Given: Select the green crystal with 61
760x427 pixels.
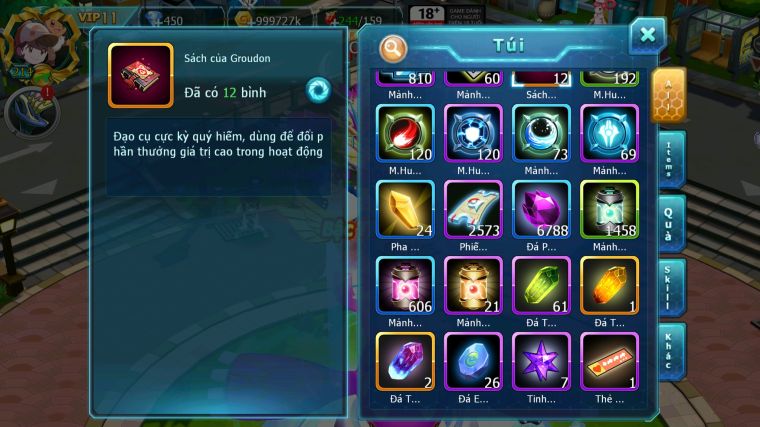Looking at the screenshot, I should (541, 286).
